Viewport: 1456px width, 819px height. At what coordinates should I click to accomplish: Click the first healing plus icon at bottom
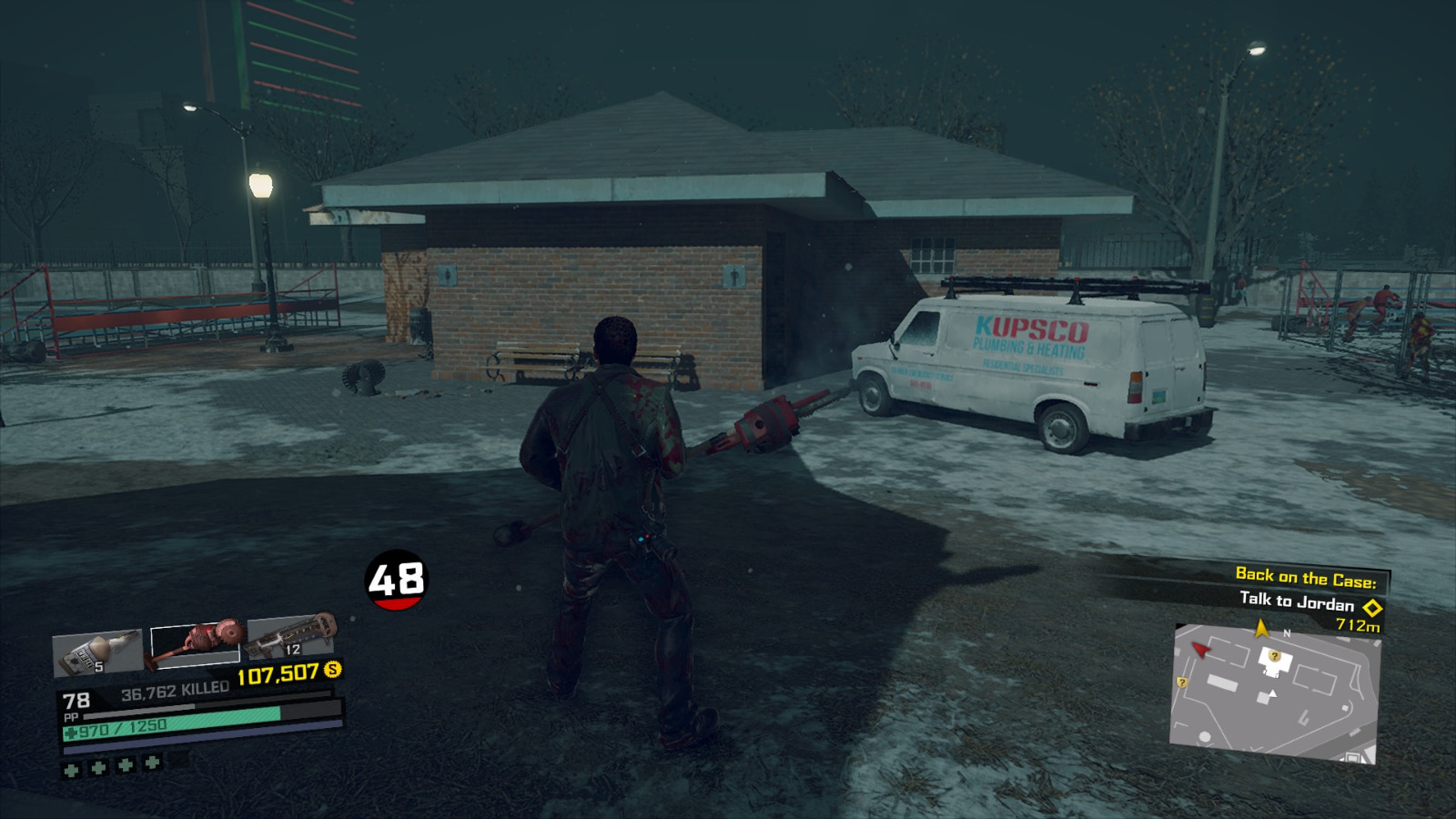70,770
